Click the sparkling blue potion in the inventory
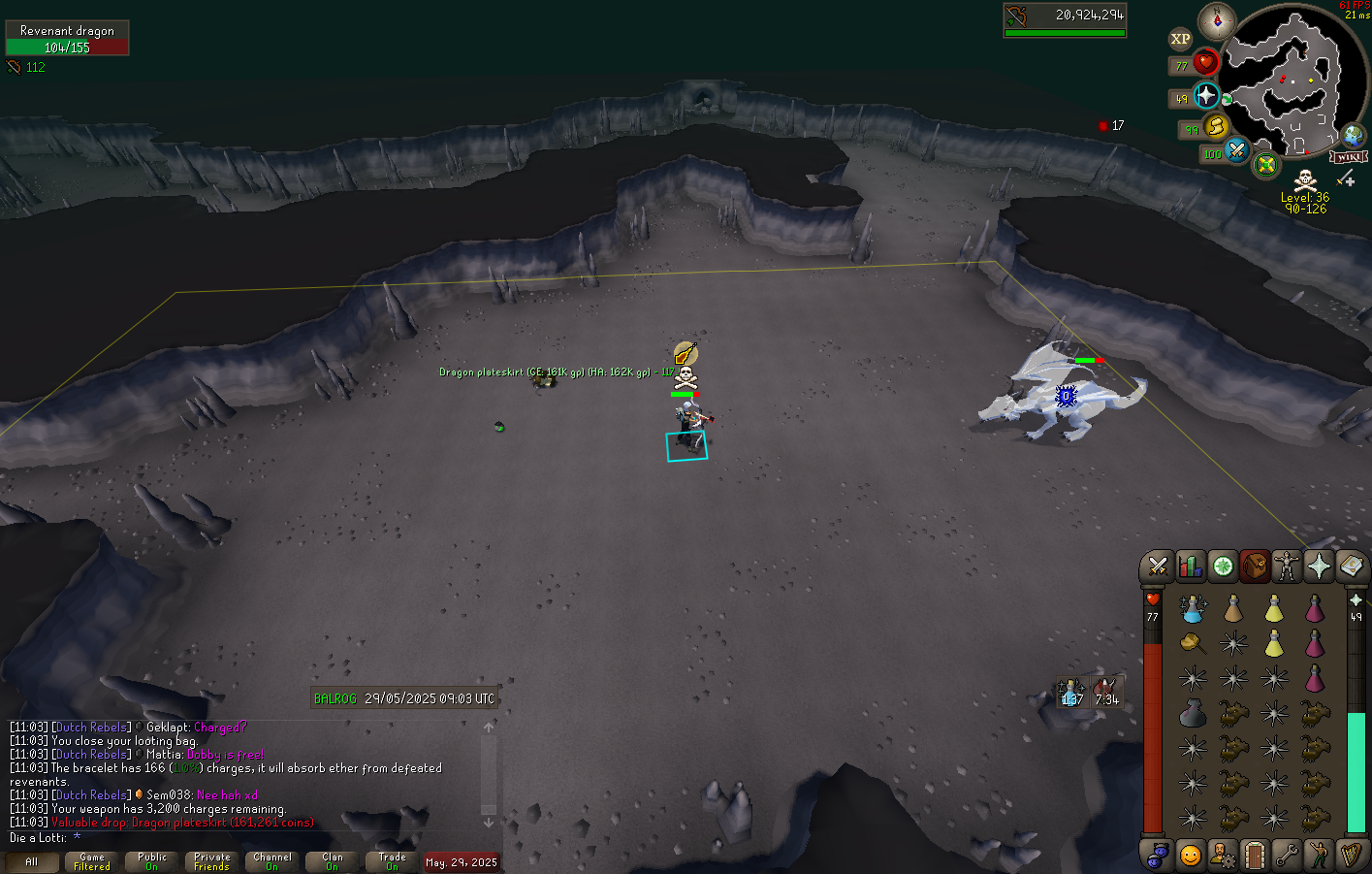 pos(1193,608)
